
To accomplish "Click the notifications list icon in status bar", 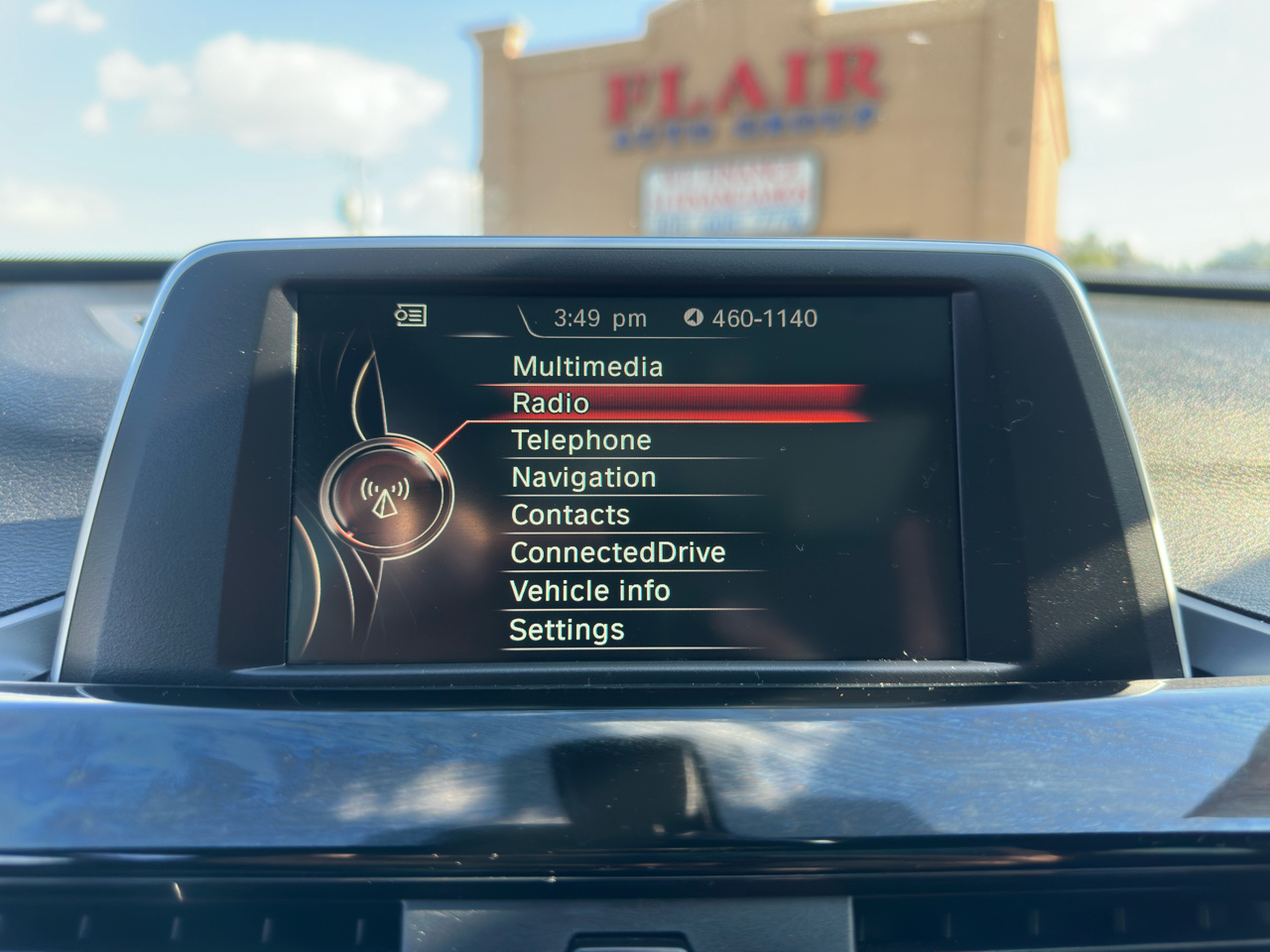I will tap(411, 315).
